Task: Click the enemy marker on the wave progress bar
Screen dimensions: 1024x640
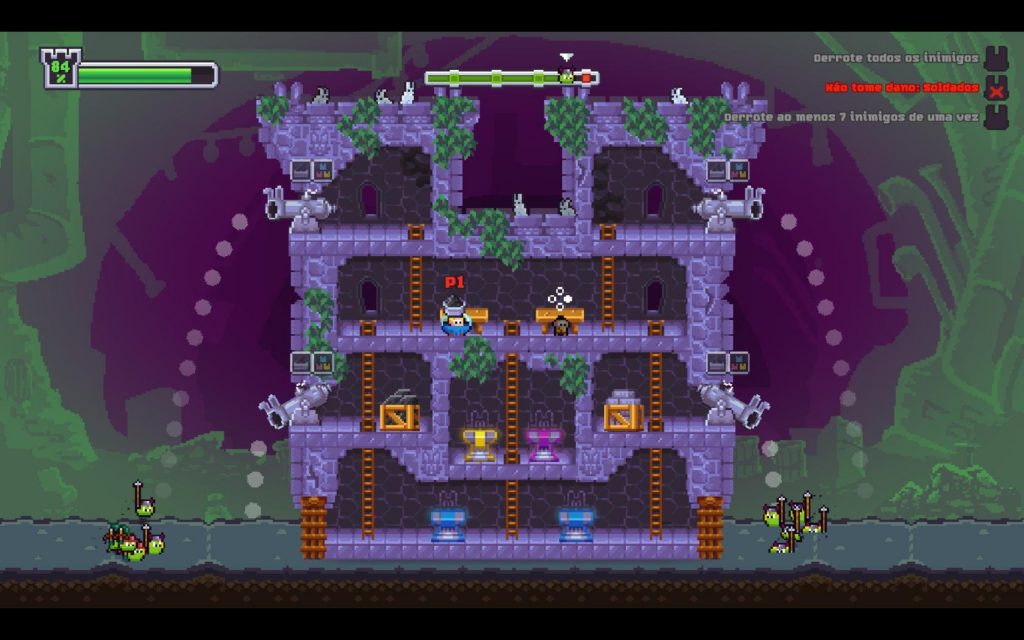Action: click(x=567, y=76)
